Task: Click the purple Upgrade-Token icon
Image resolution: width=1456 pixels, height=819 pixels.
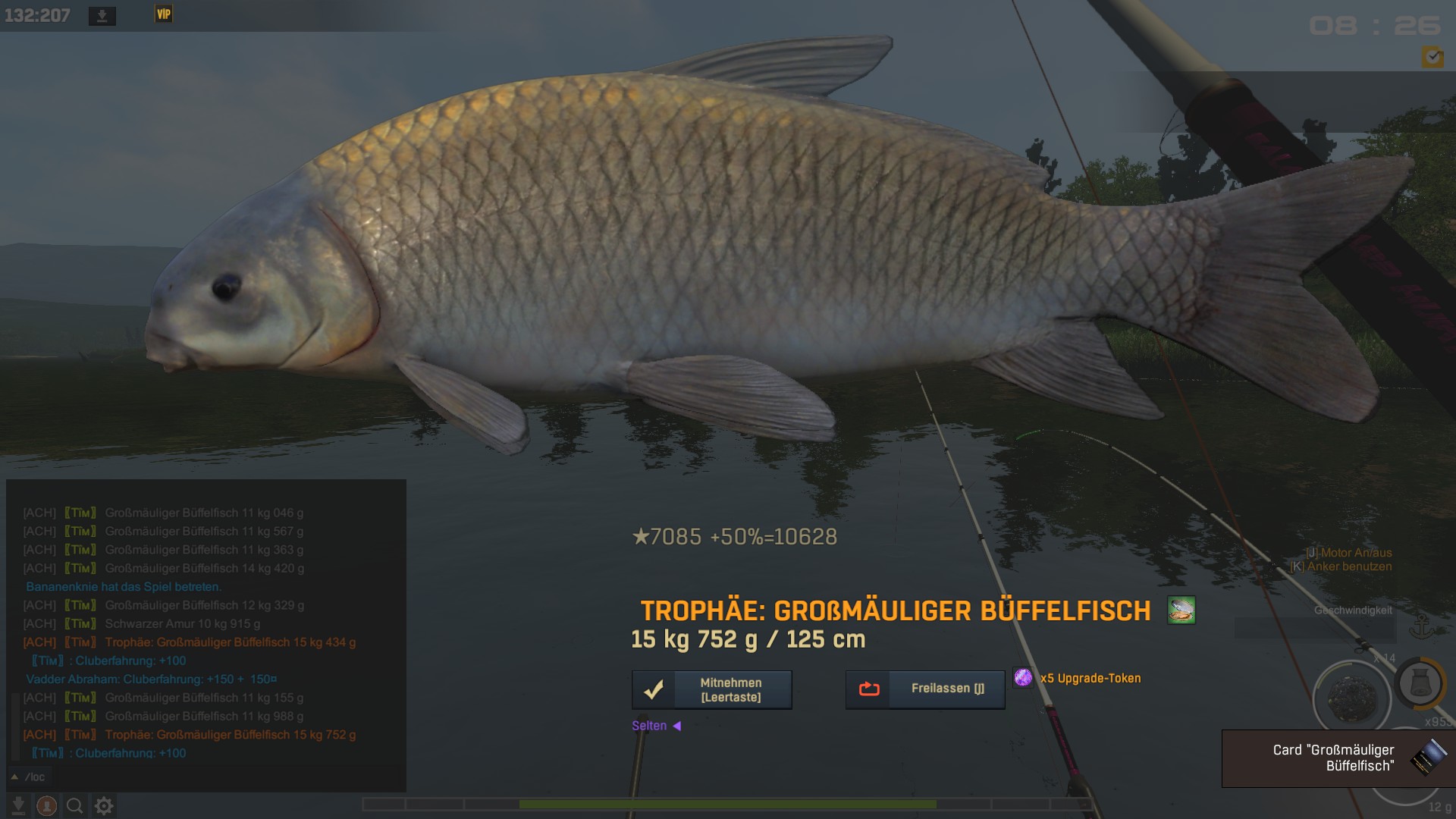Action: pyautogui.click(x=1023, y=677)
